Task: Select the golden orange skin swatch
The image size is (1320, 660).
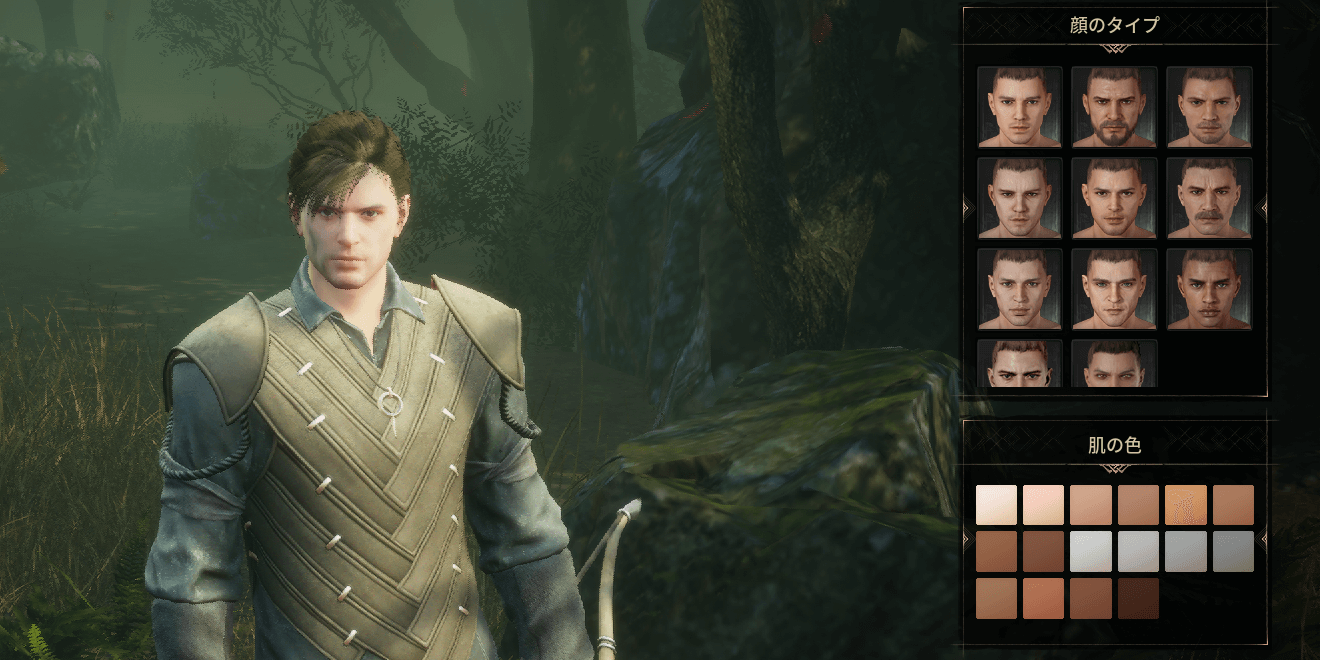Action: click(1185, 505)
